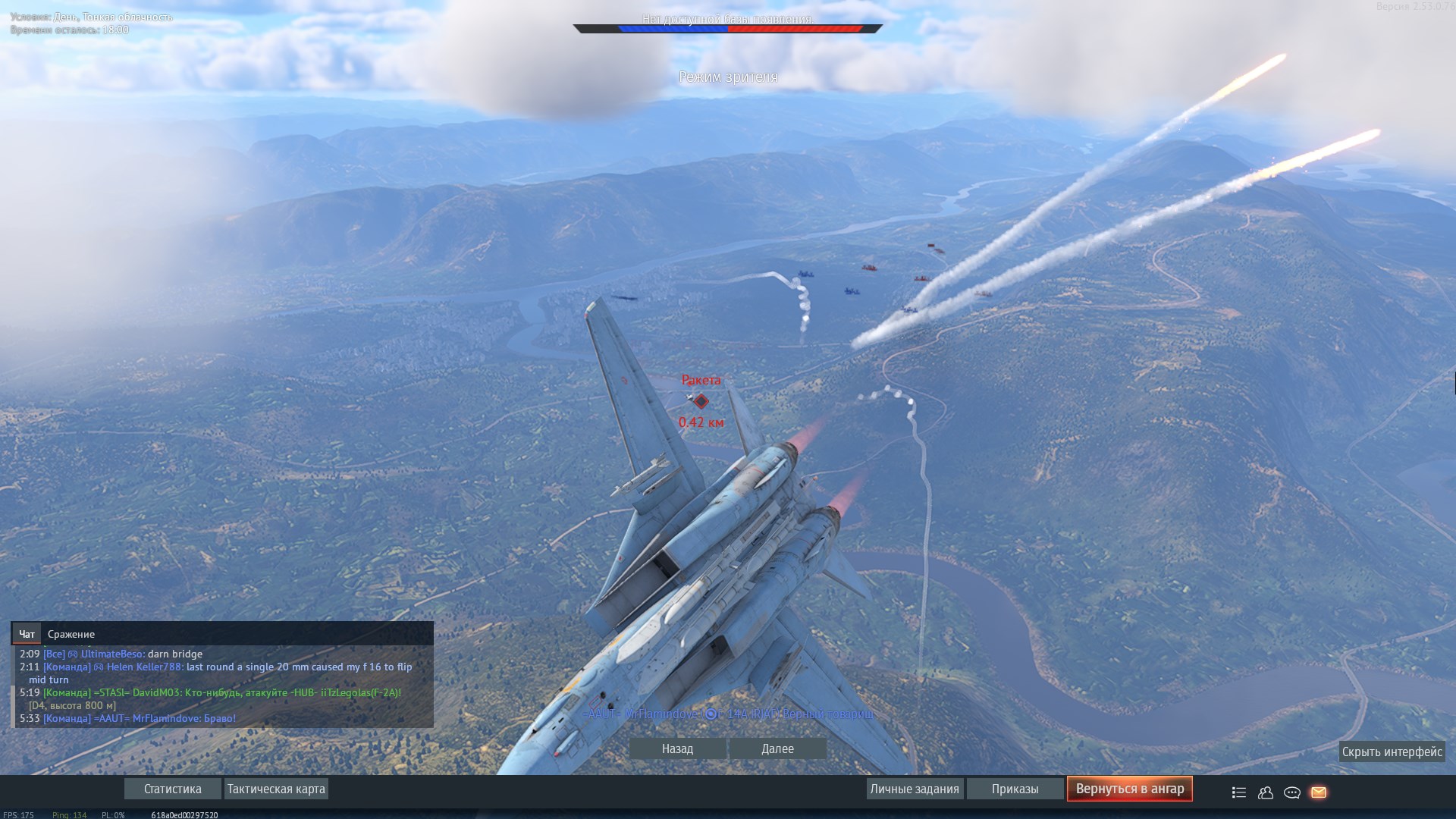Switch spectator view with Назад
Screen dimensions: 1456x819
click(x=677, y=748)
